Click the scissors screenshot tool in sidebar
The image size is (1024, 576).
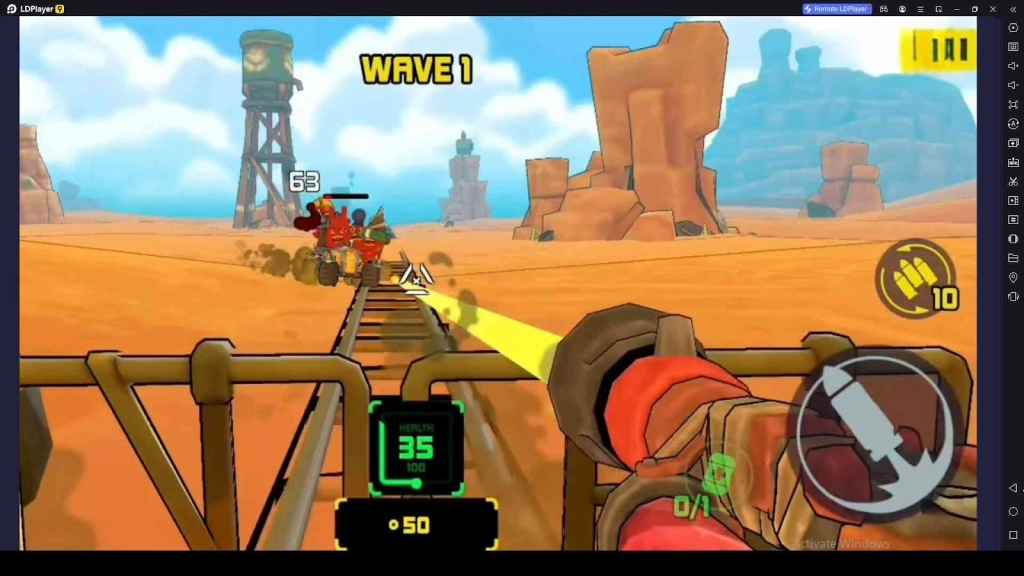tap(1013, 181)
